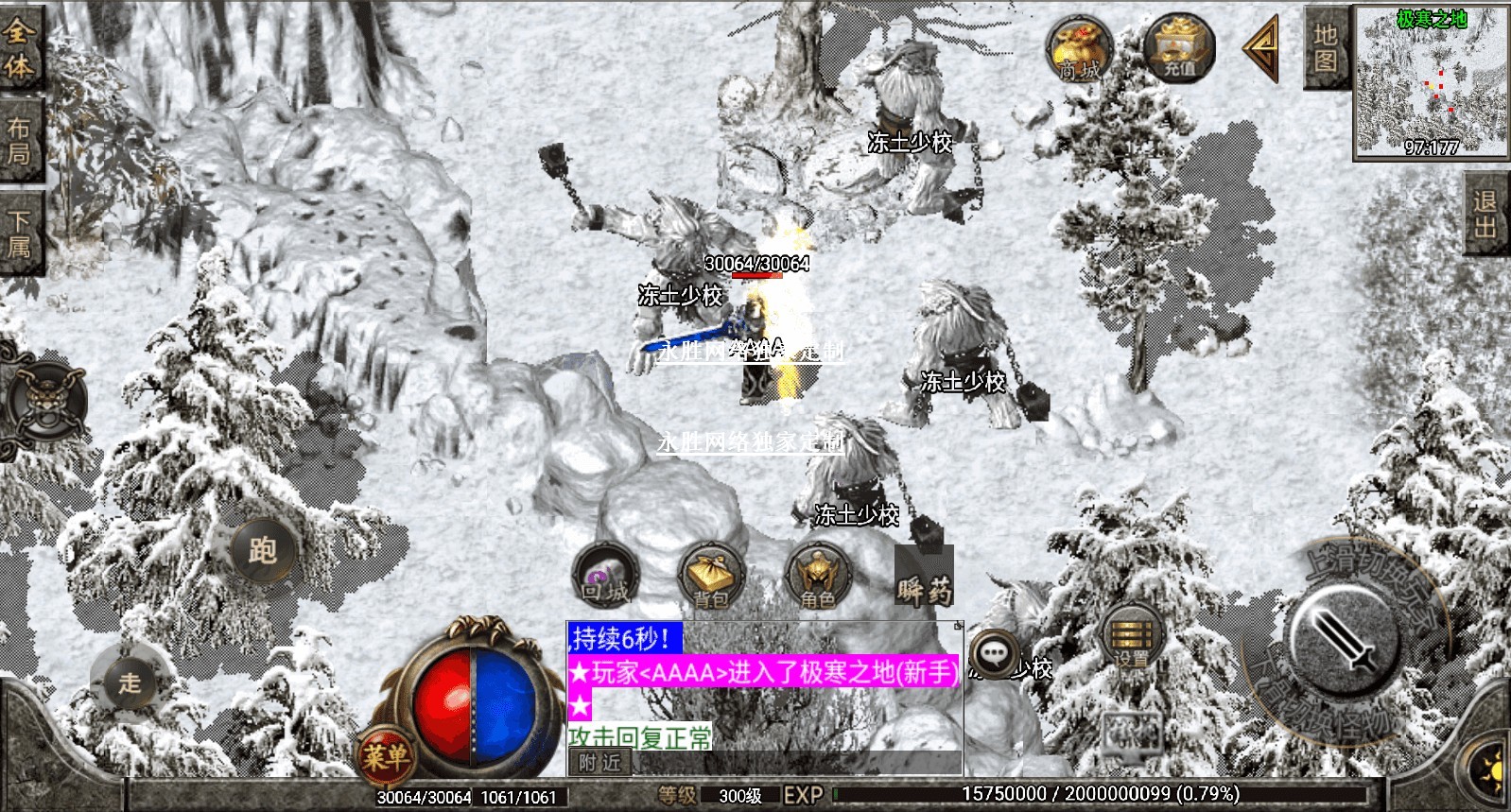Tap the 瞬药 instant potion button
1511x812 pixels.
pos(925,579)
